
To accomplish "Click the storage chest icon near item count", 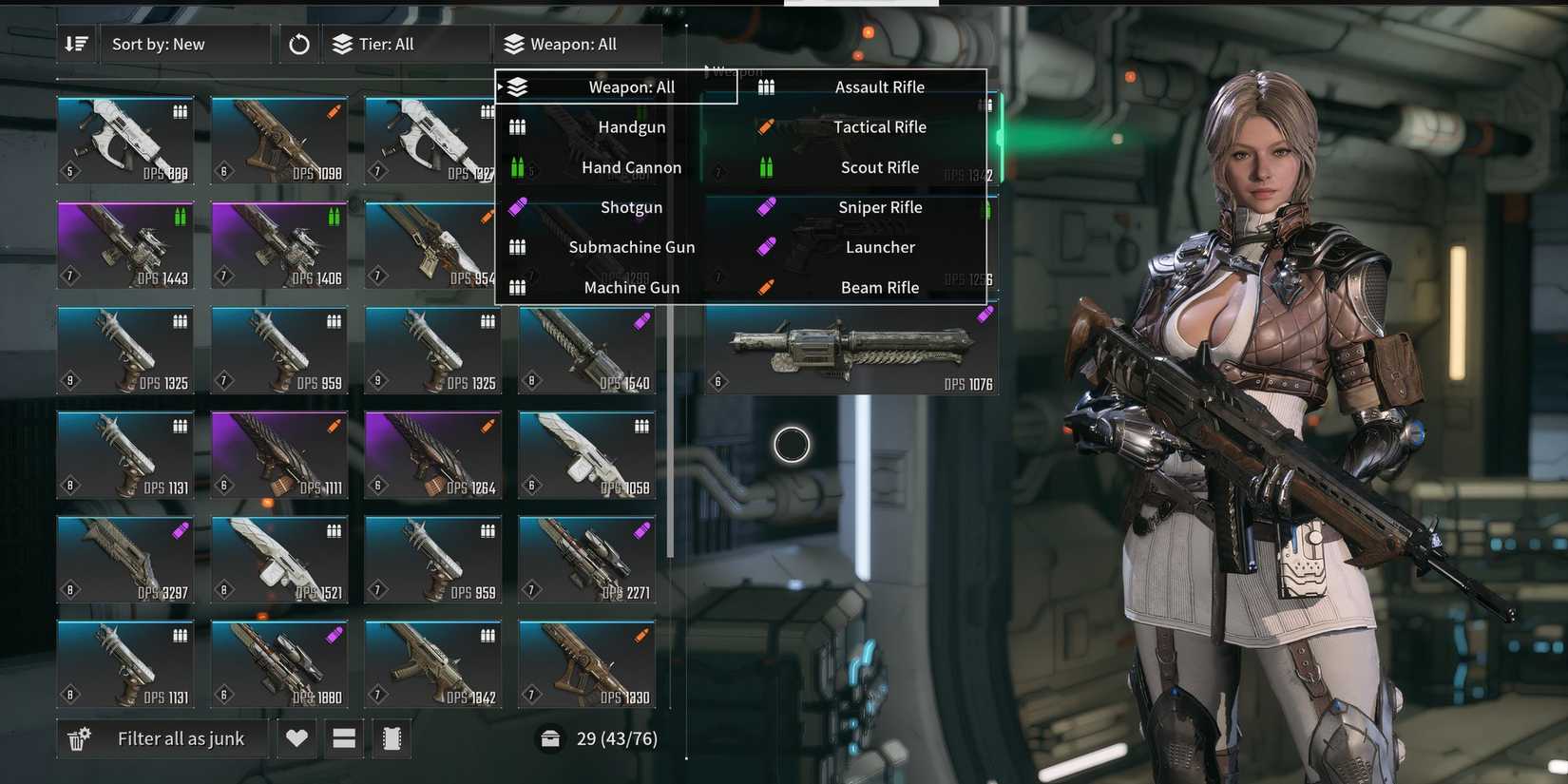I will [551, 737].
